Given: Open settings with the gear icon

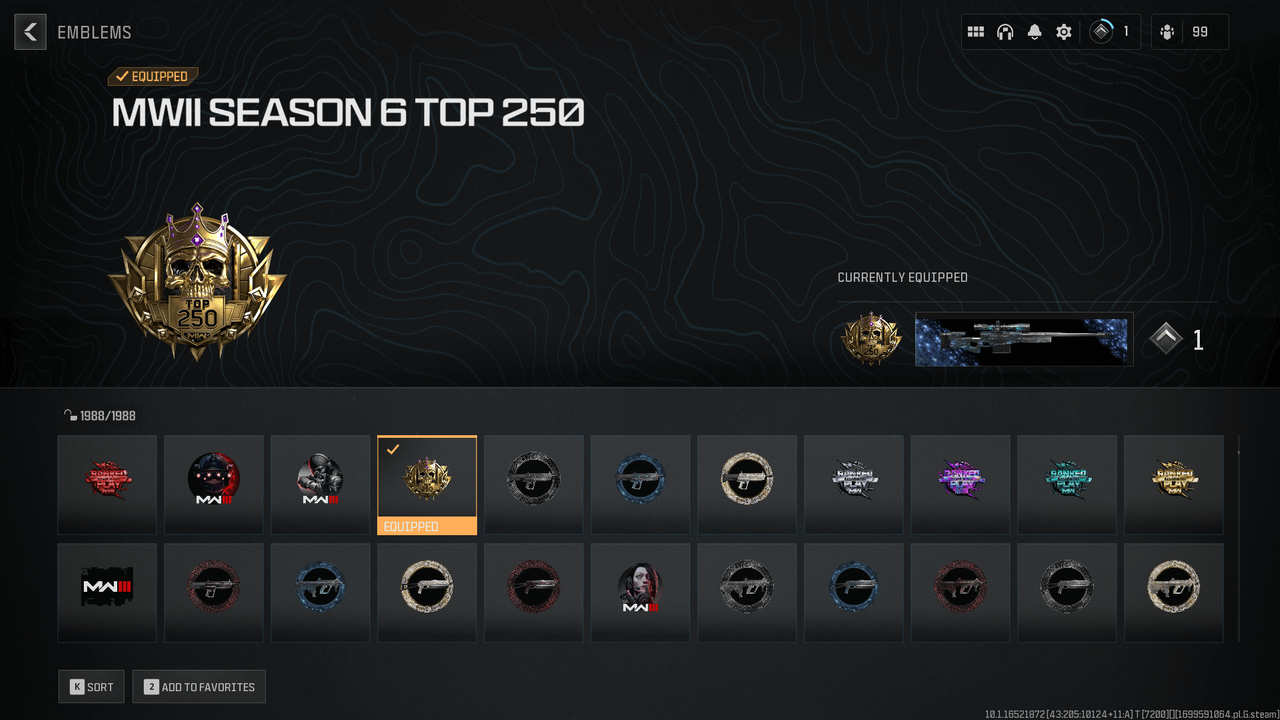Looking at the screenshot, I should (x=1064, y=32).
